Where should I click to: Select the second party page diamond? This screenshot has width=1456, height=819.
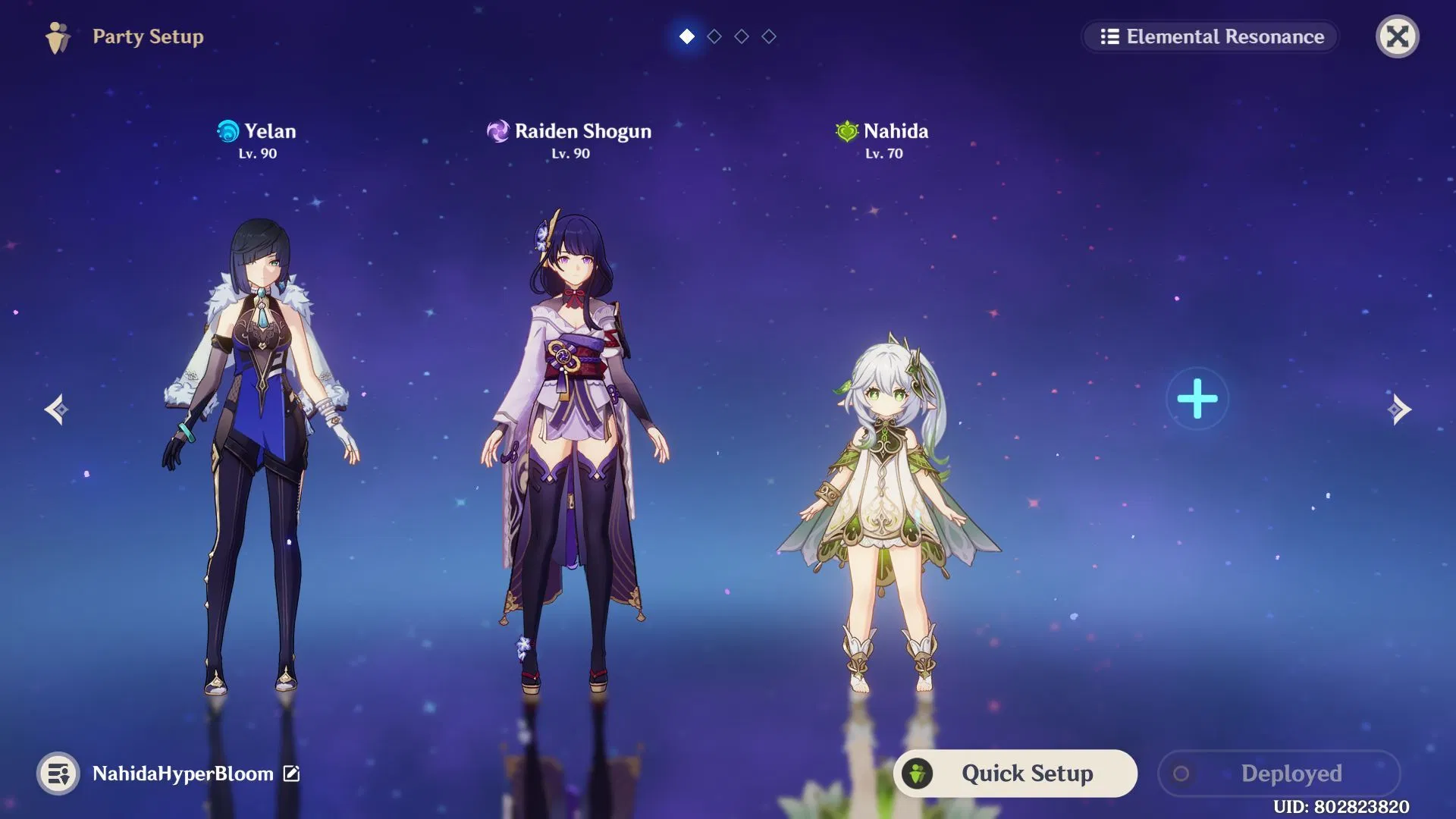tap(714, 36)
